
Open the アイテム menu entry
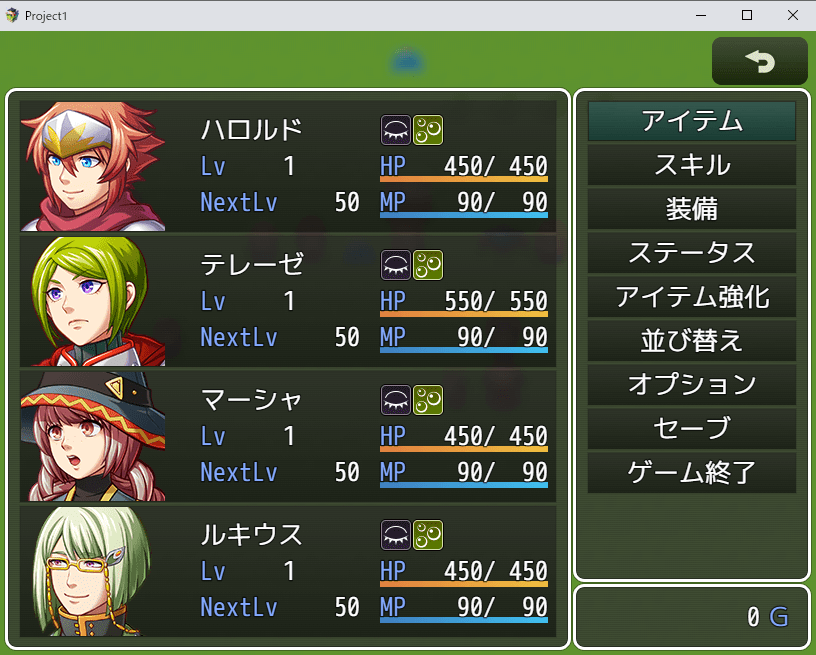point(691,121)
